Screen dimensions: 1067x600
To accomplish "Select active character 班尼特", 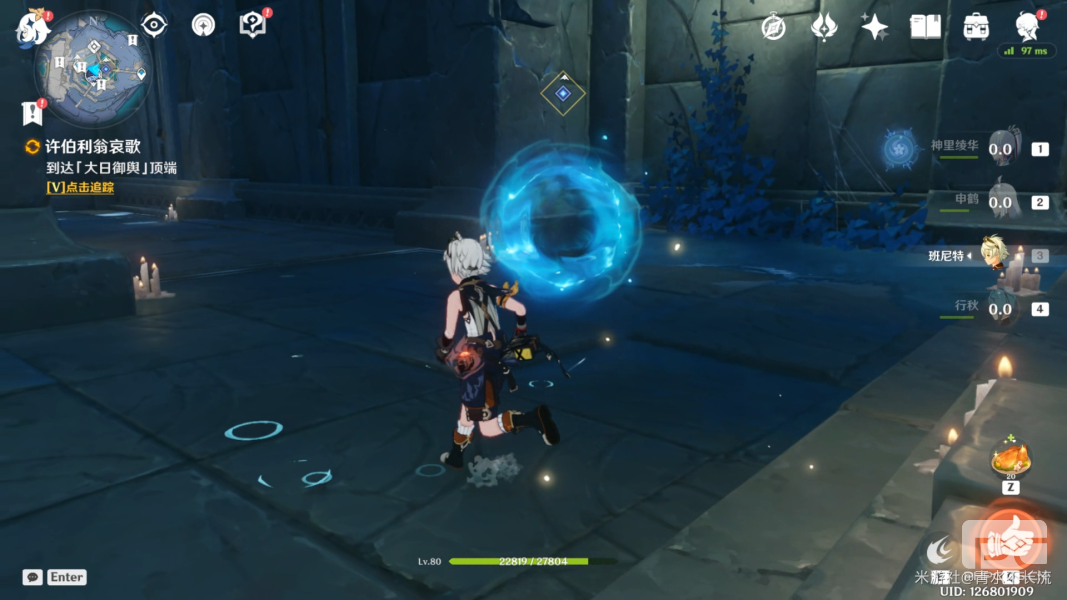I will point(994,255).
